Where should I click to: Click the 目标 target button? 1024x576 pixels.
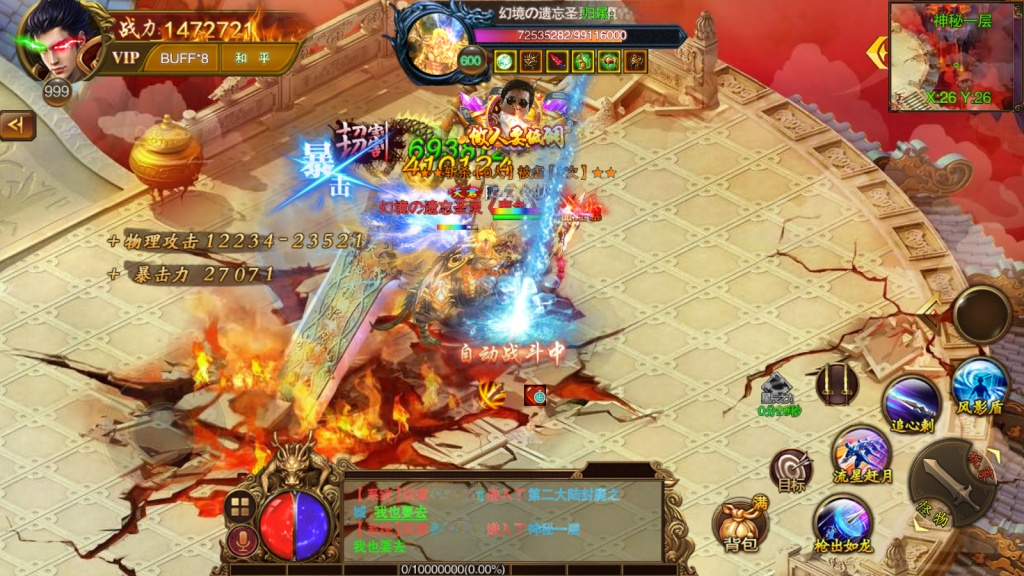[790, 472]
